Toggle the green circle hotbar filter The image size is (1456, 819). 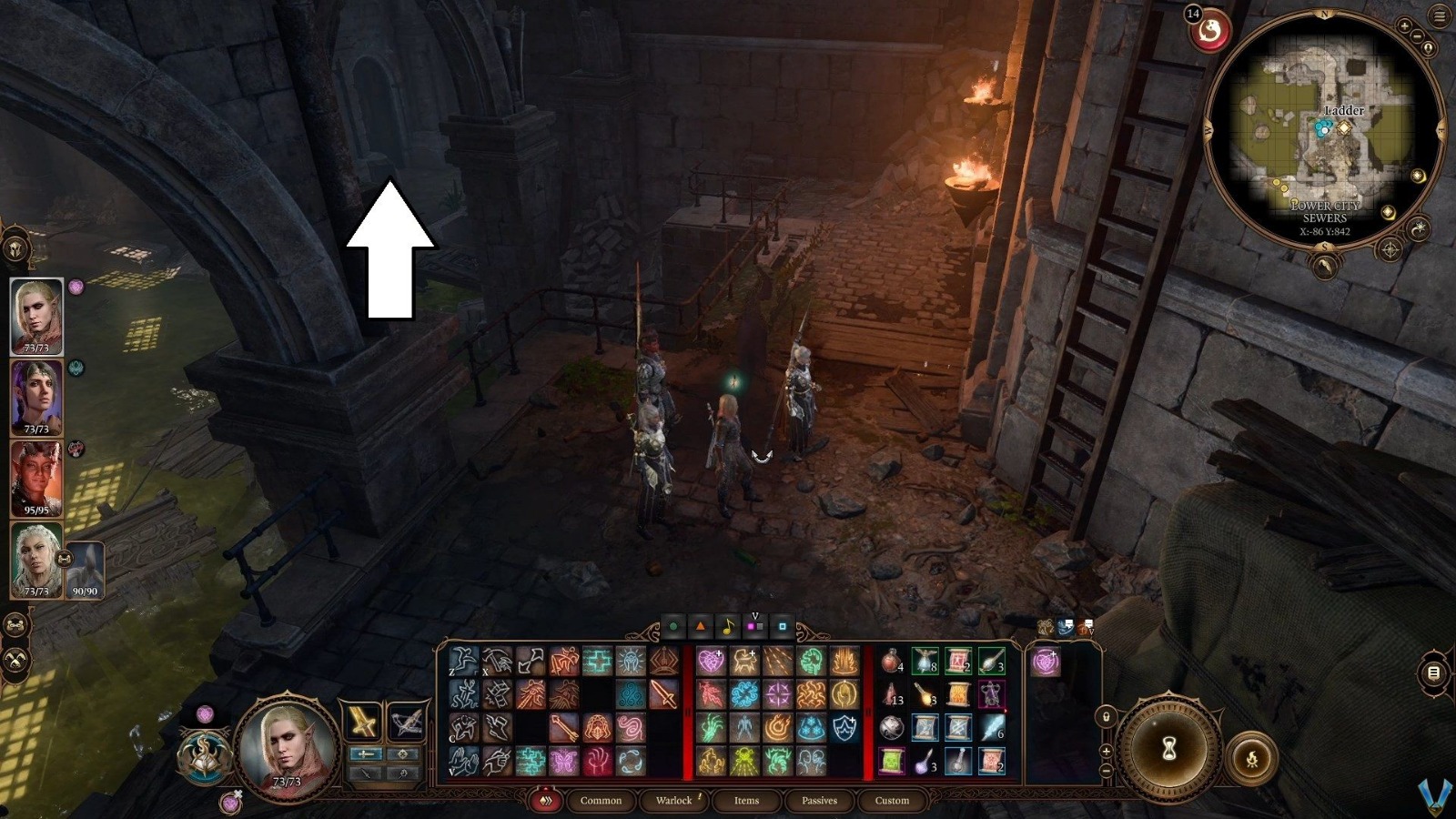pos(672,626)
